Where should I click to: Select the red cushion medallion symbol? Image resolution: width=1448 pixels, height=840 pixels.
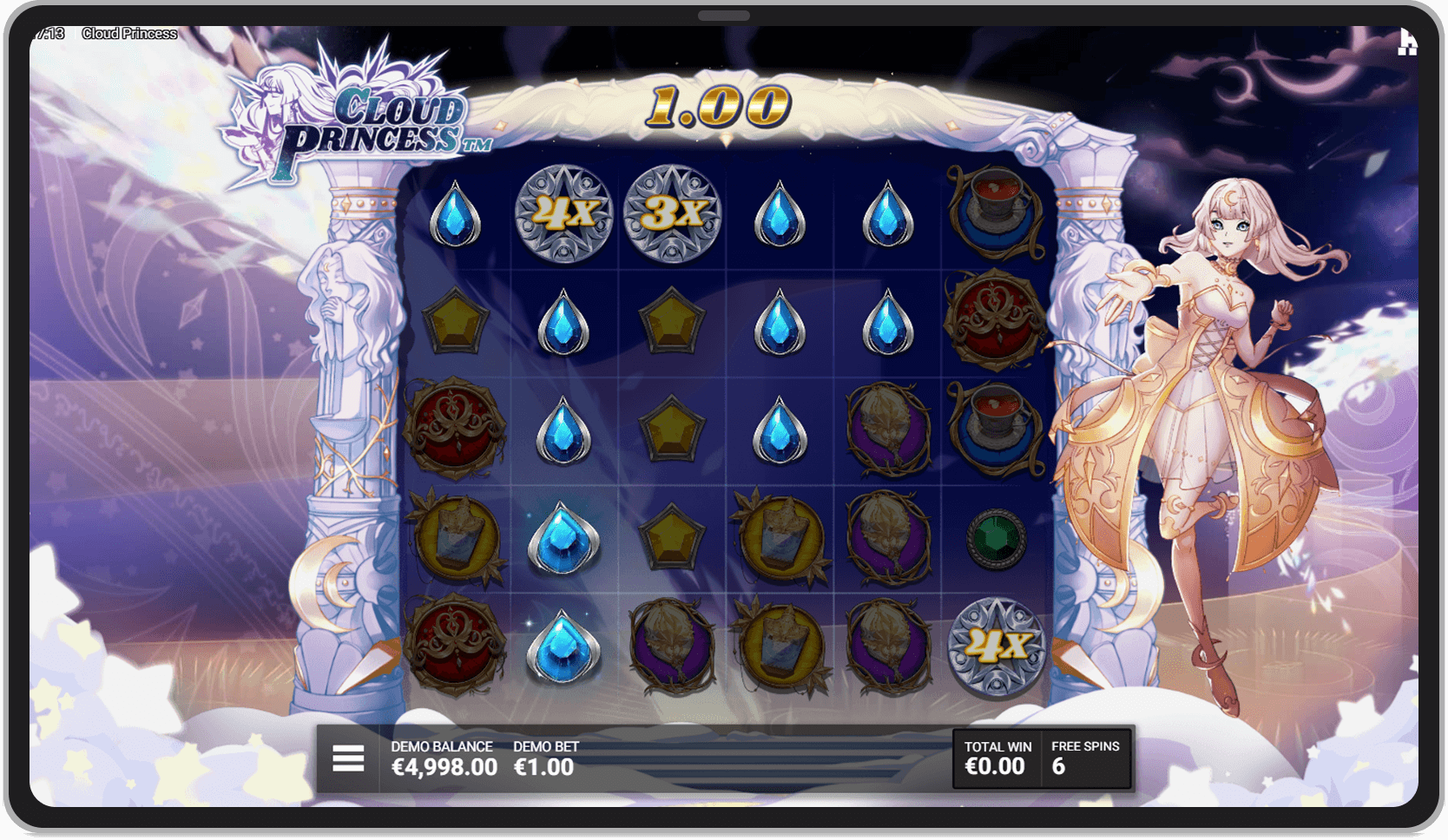[x=454, y=431]
